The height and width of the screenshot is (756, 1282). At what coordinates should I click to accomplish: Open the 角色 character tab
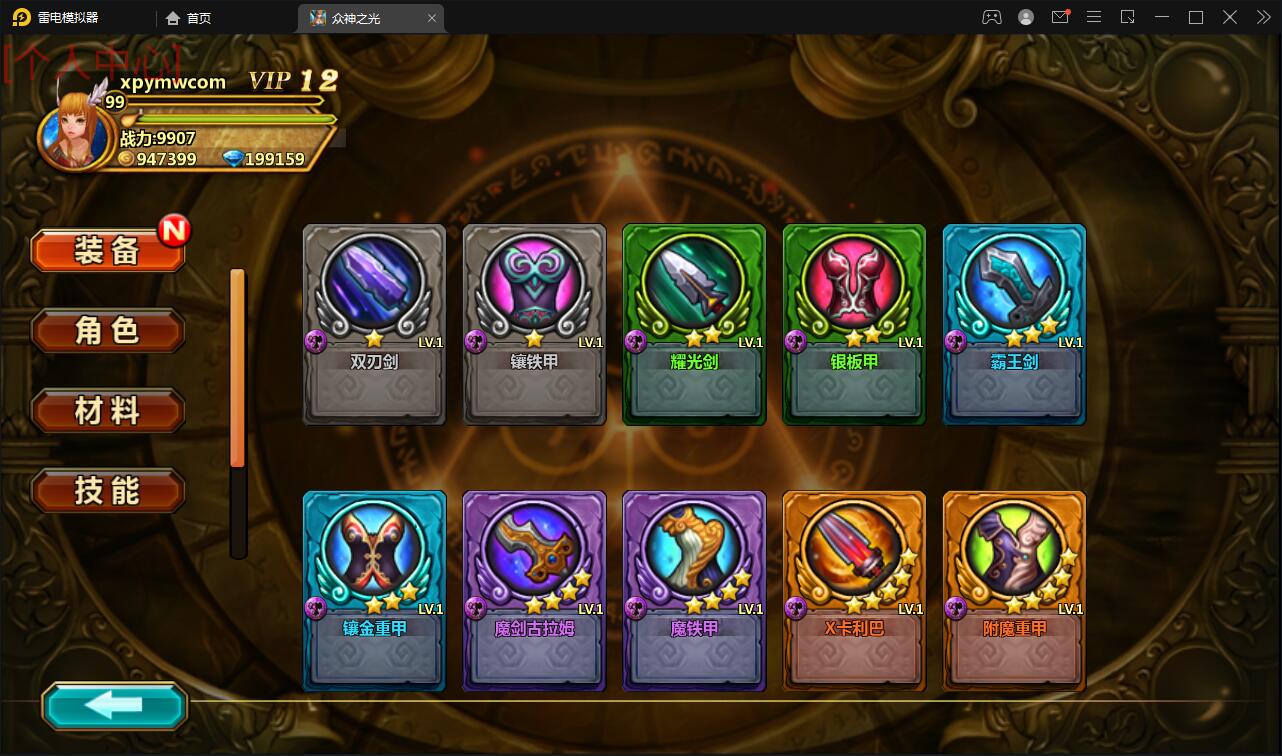(x=108, y=331)
